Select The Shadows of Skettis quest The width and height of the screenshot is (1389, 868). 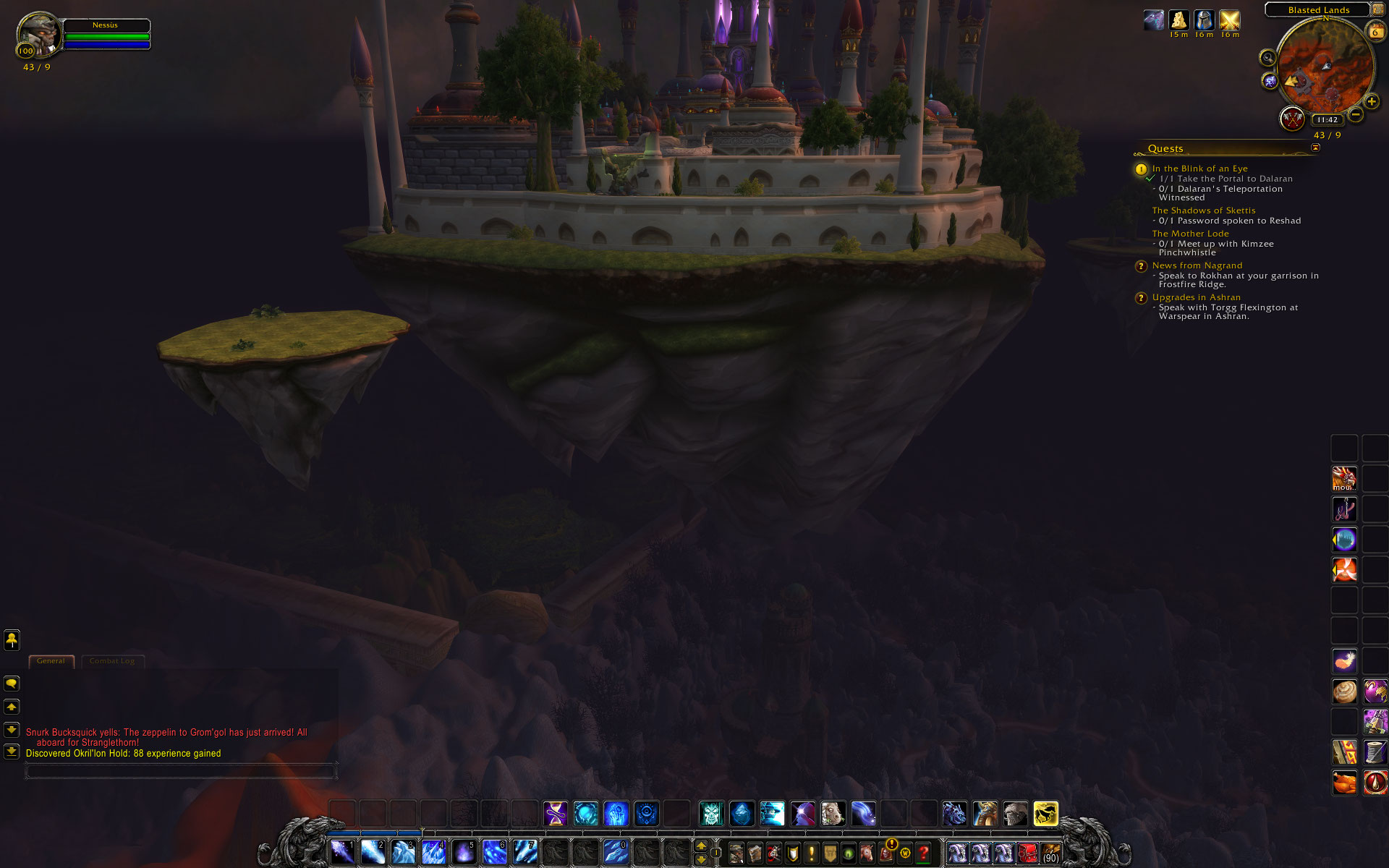1203,210
